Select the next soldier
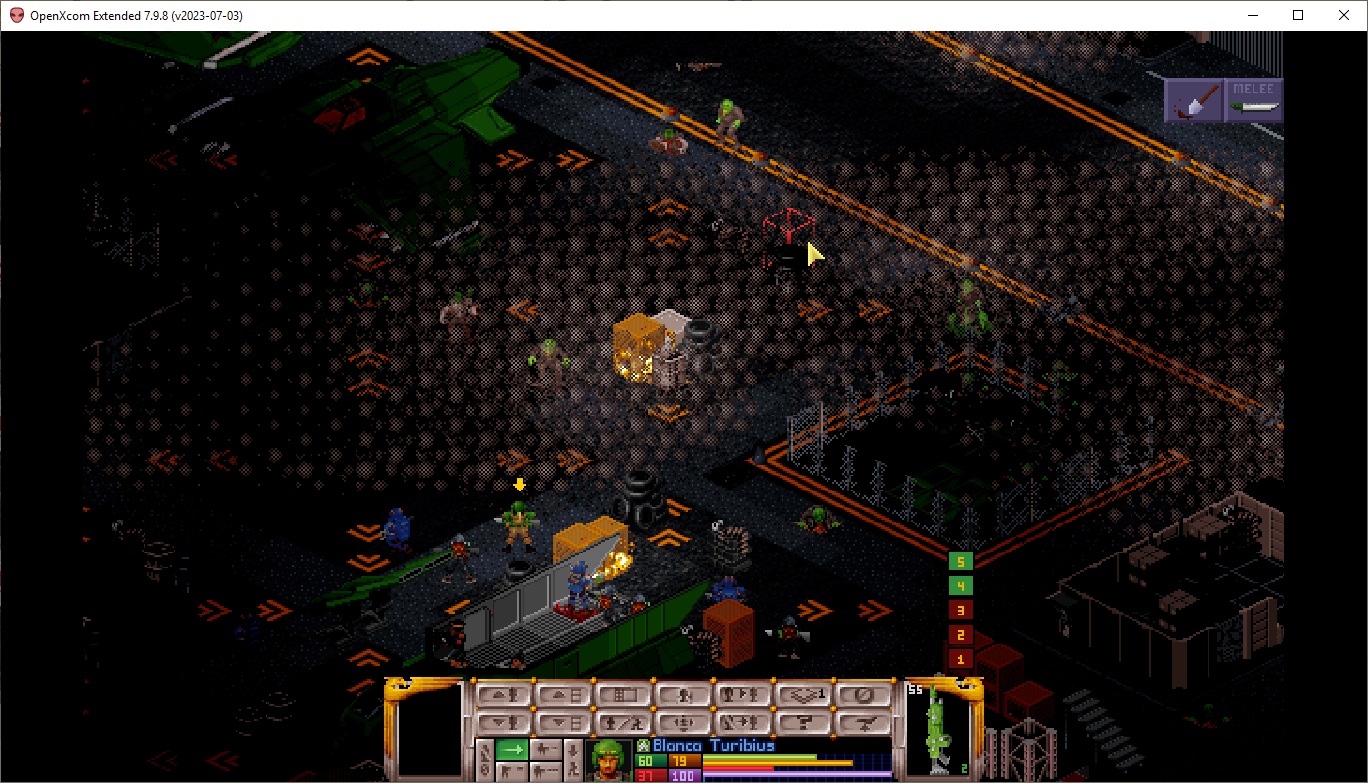Screen dimensions: 1368x783 coord(744,694)
